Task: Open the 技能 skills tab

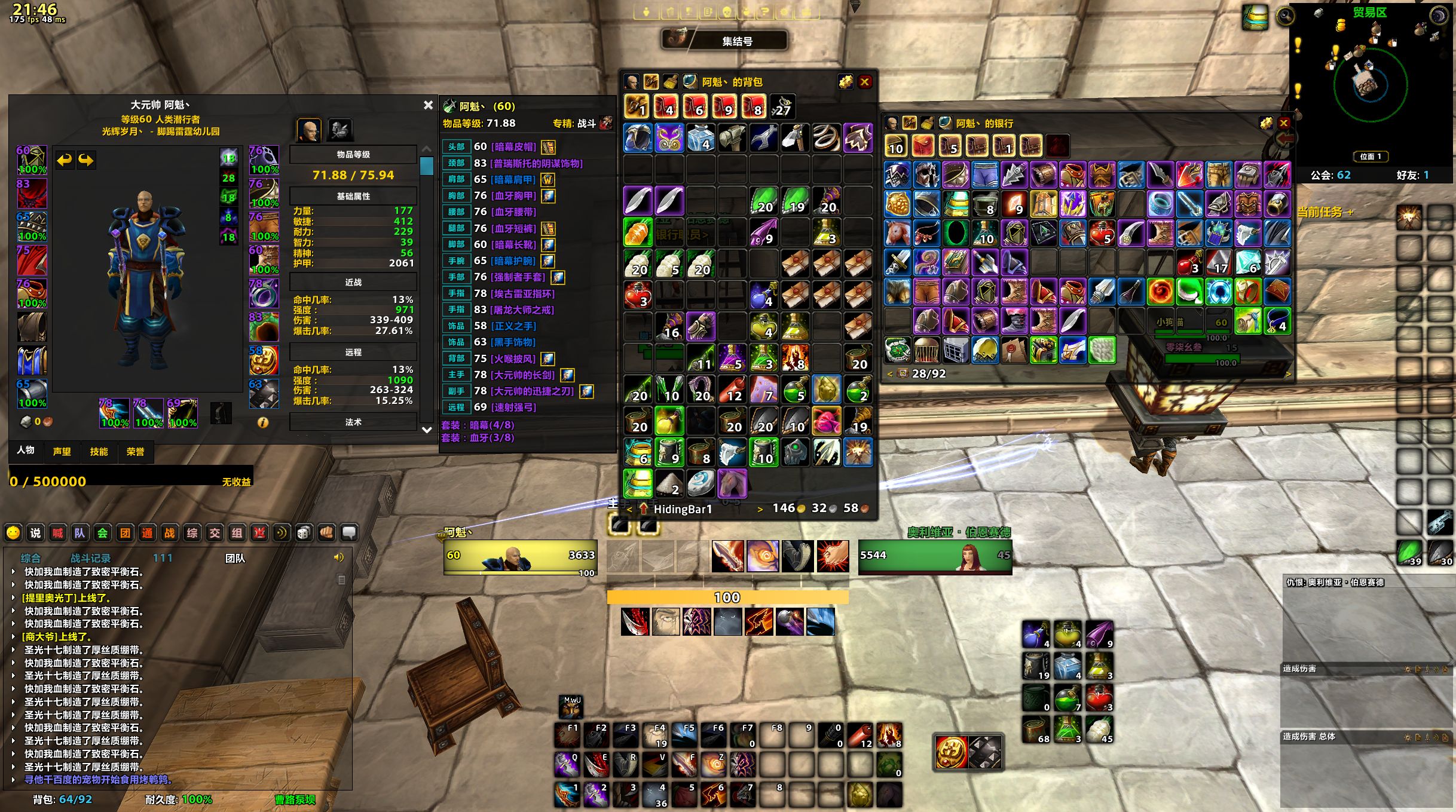Action: pyautogui.click(x=99, y=452)
